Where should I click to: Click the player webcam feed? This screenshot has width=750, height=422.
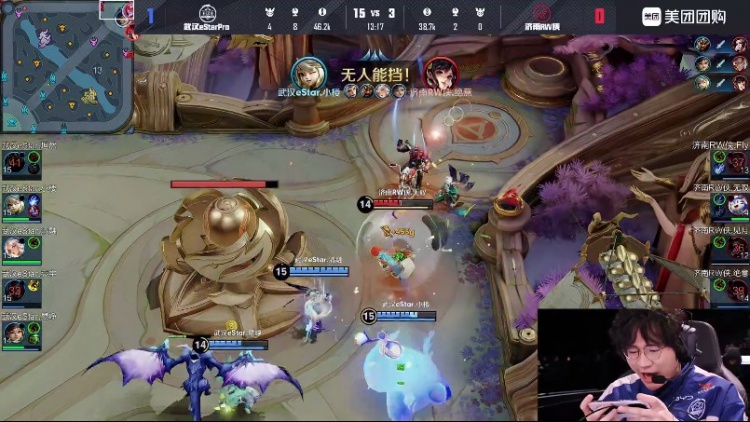pyautogui.click(x=644, y=365)
